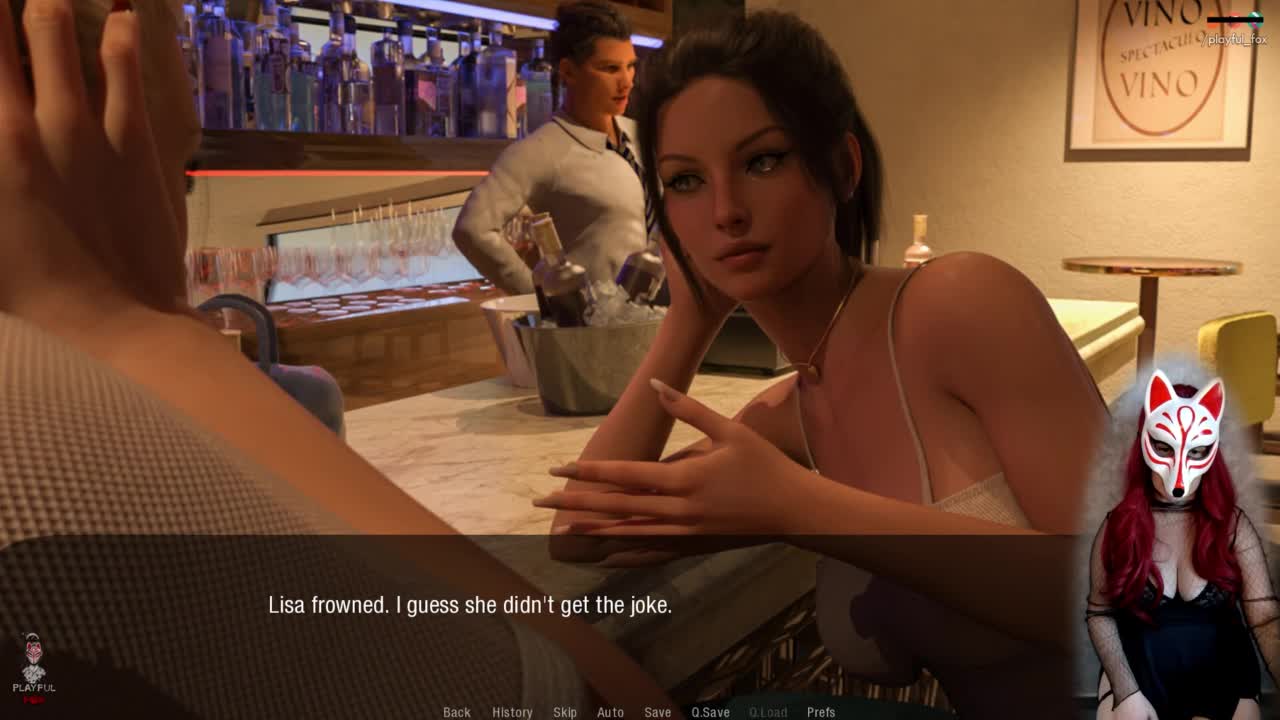Open the Prefs settings menu
Viewport: 1280px width, 720px height.
pyautogui.click(x=821, y=712)
